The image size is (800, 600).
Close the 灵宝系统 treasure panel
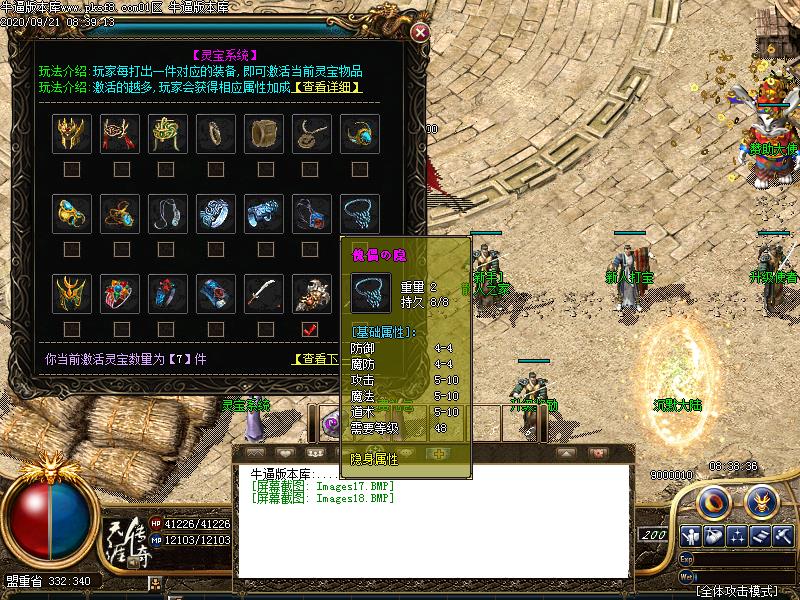point(421,32)
